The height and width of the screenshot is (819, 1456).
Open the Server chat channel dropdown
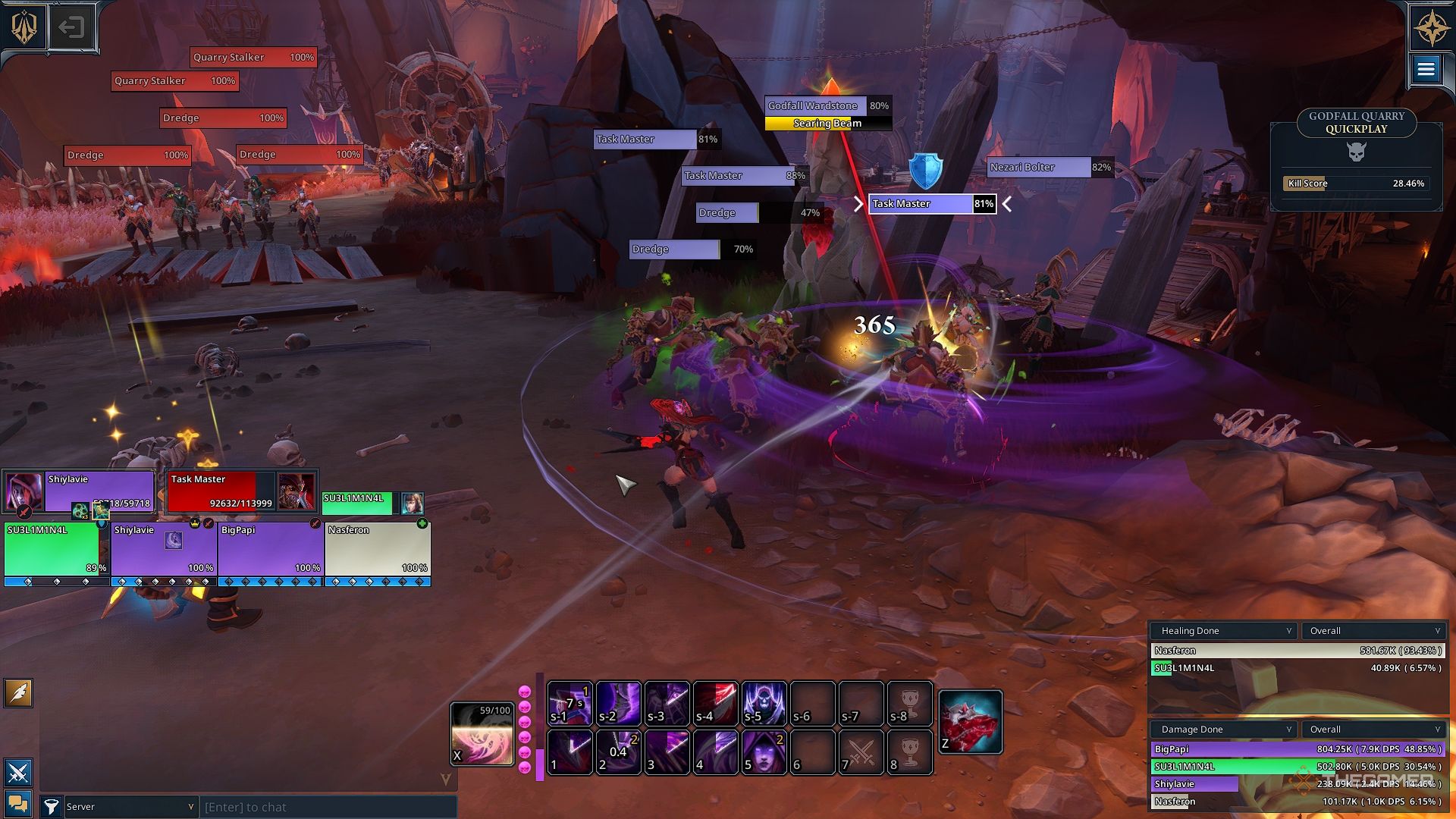130,807
